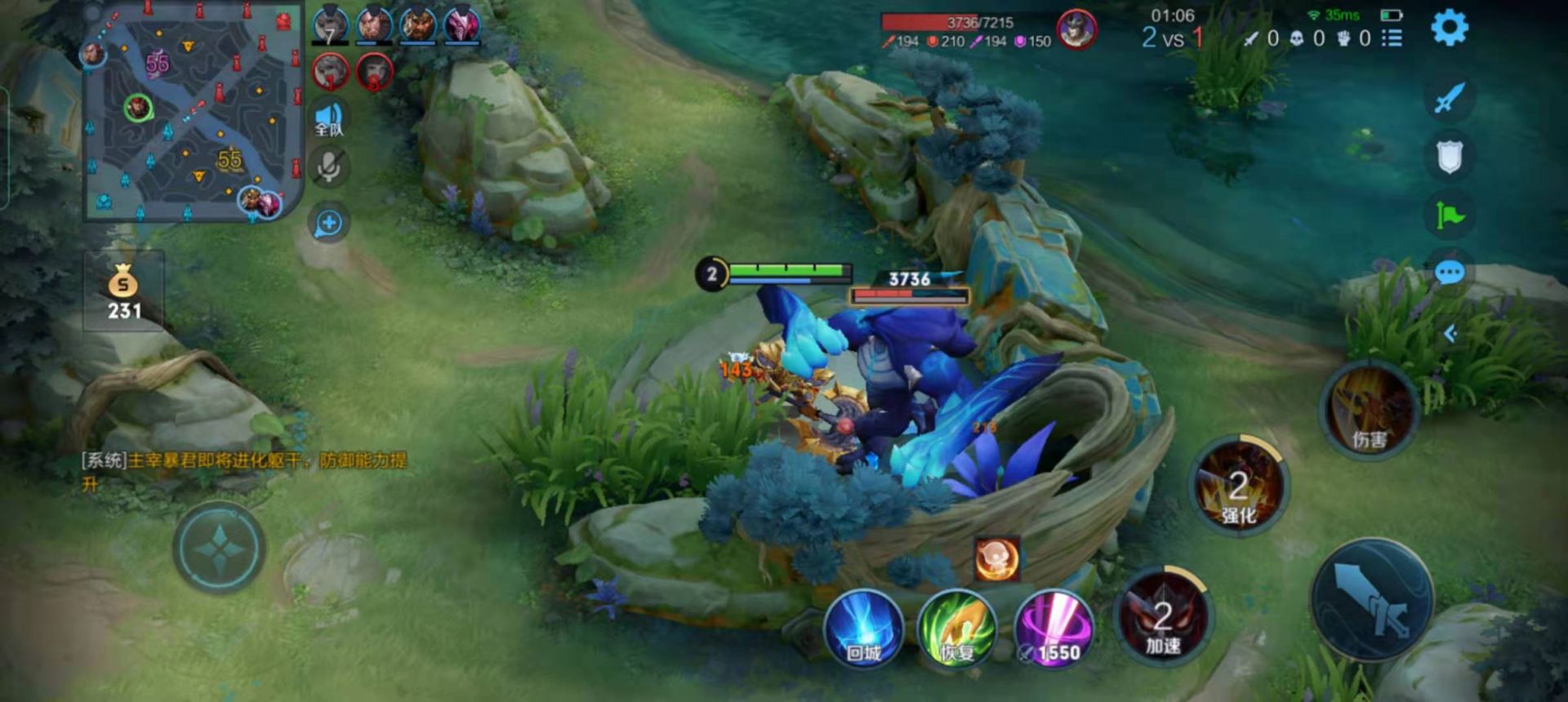Open the scoreboard list icon
This screenshot has width=1568, height=702.
[x=1392, y=38]
